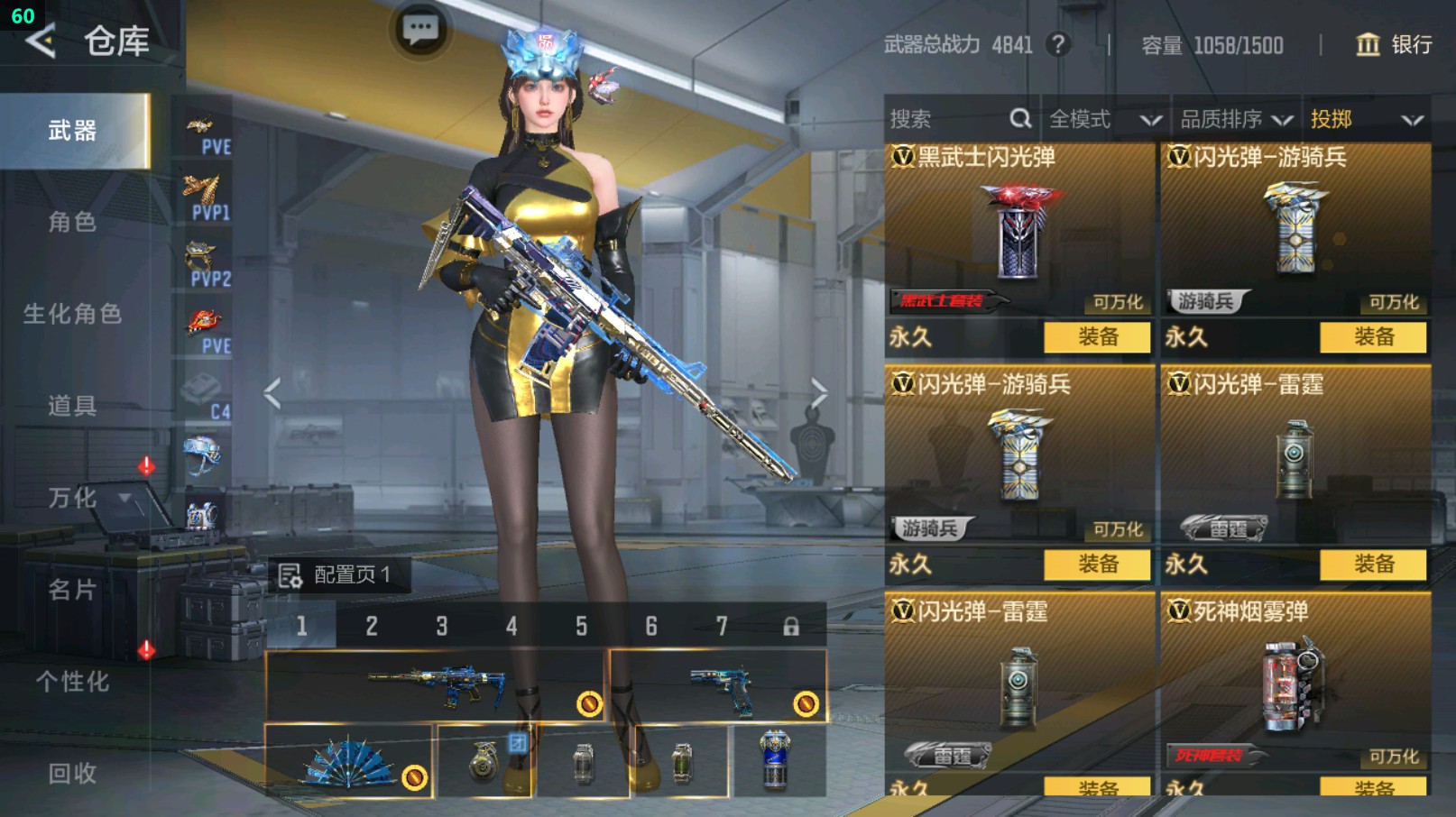Click the search magnifier icon
The height and width of the screenshot is (817, 1456).
(1020, 118)
